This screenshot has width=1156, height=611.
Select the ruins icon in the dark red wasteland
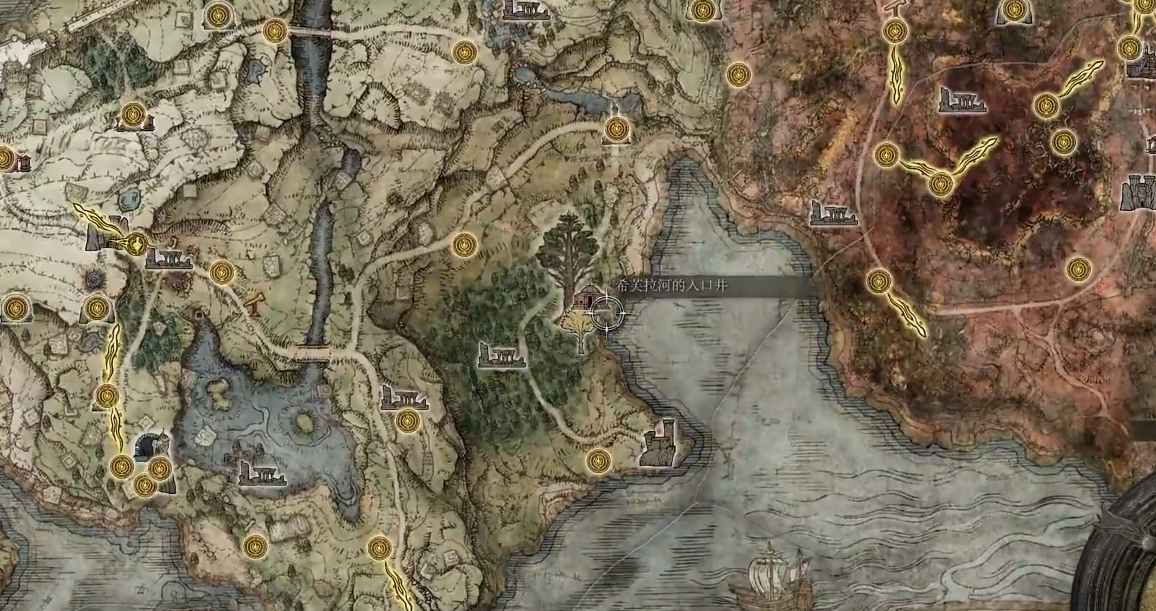click(x=962, y=99)
